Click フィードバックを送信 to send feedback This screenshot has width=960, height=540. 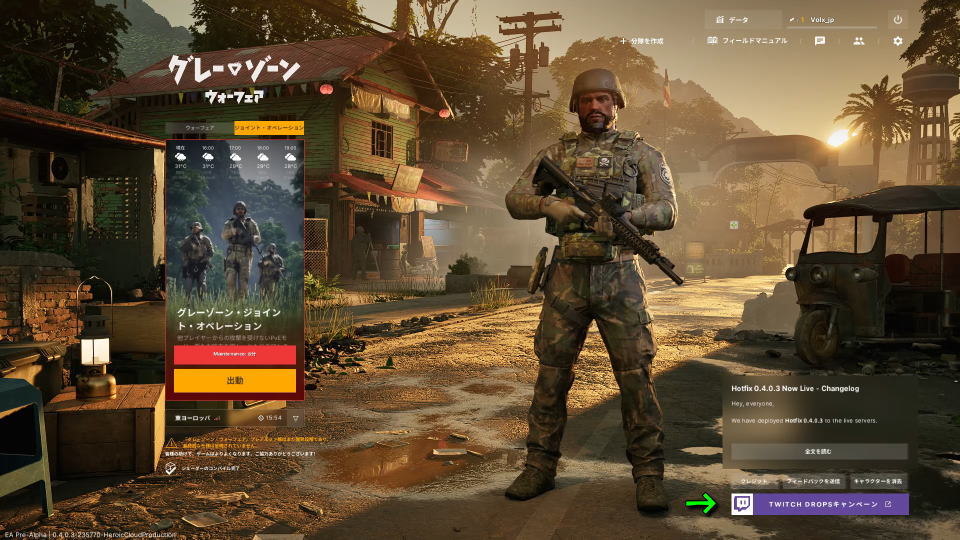point(812,481)
